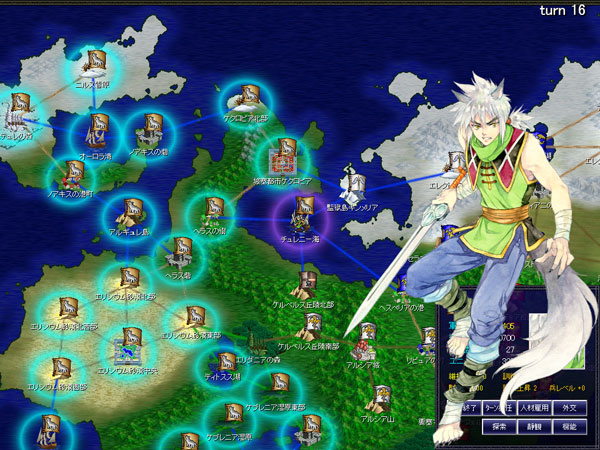Screen dimensions: 600x450
Task: Select the 探索 explore command
Action: 499,427
